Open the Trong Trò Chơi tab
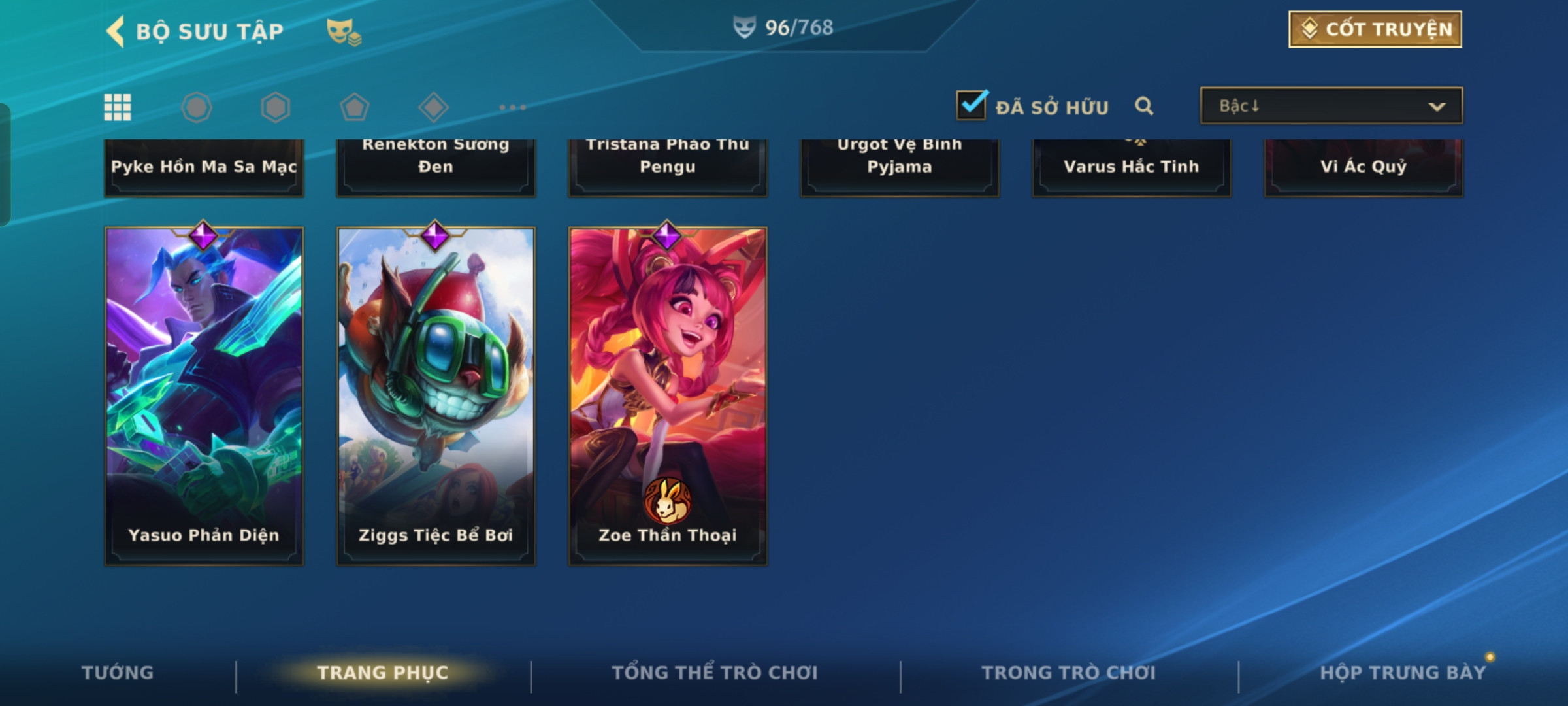Screen dimensions: 1568x706 (1069, 673)
